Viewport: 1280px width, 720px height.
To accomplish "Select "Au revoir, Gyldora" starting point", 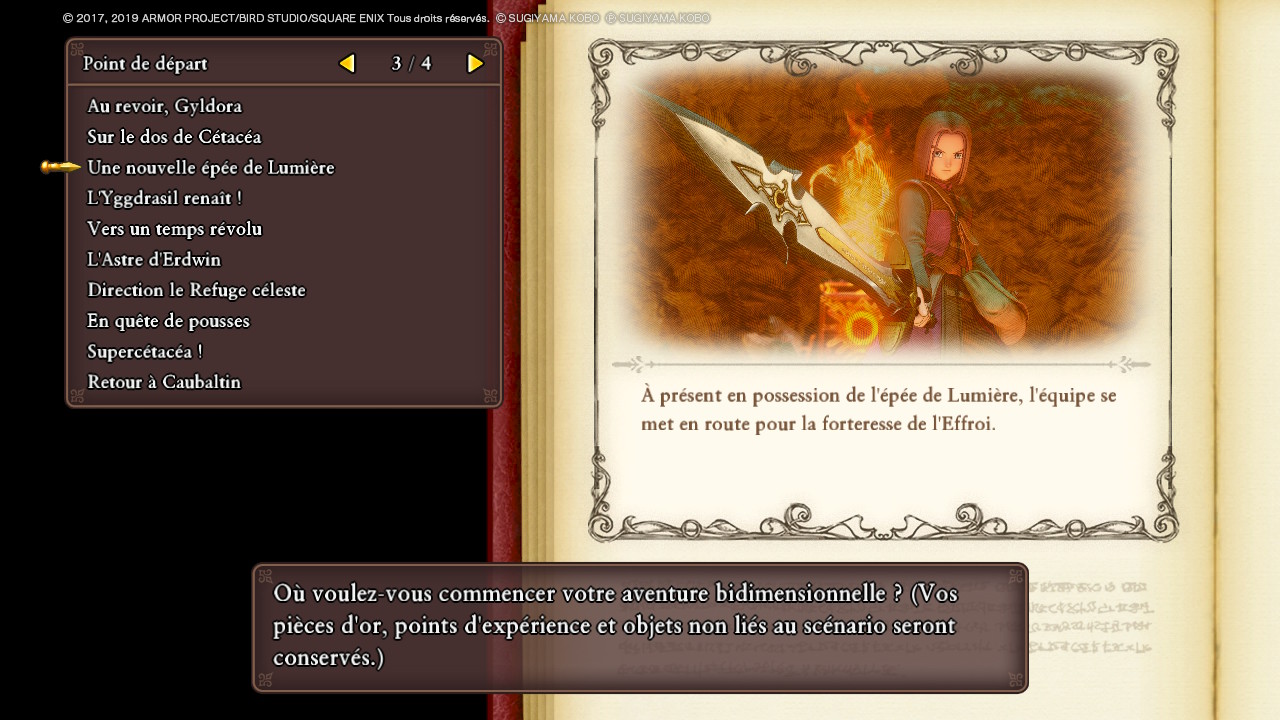I will (164, 106).
